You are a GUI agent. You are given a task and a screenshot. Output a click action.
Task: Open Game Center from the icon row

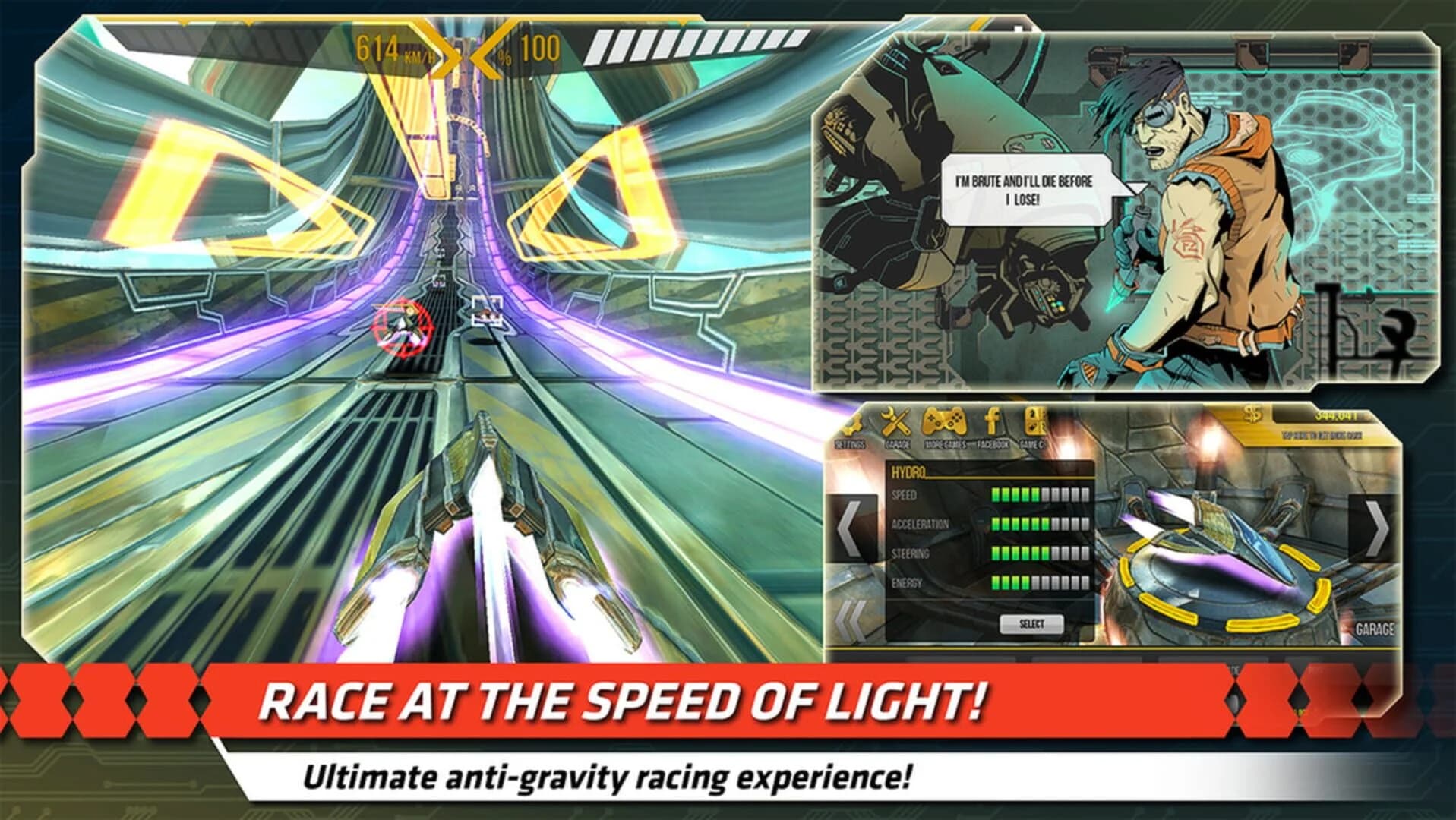pyautogui.click(x=1034, y=421)
